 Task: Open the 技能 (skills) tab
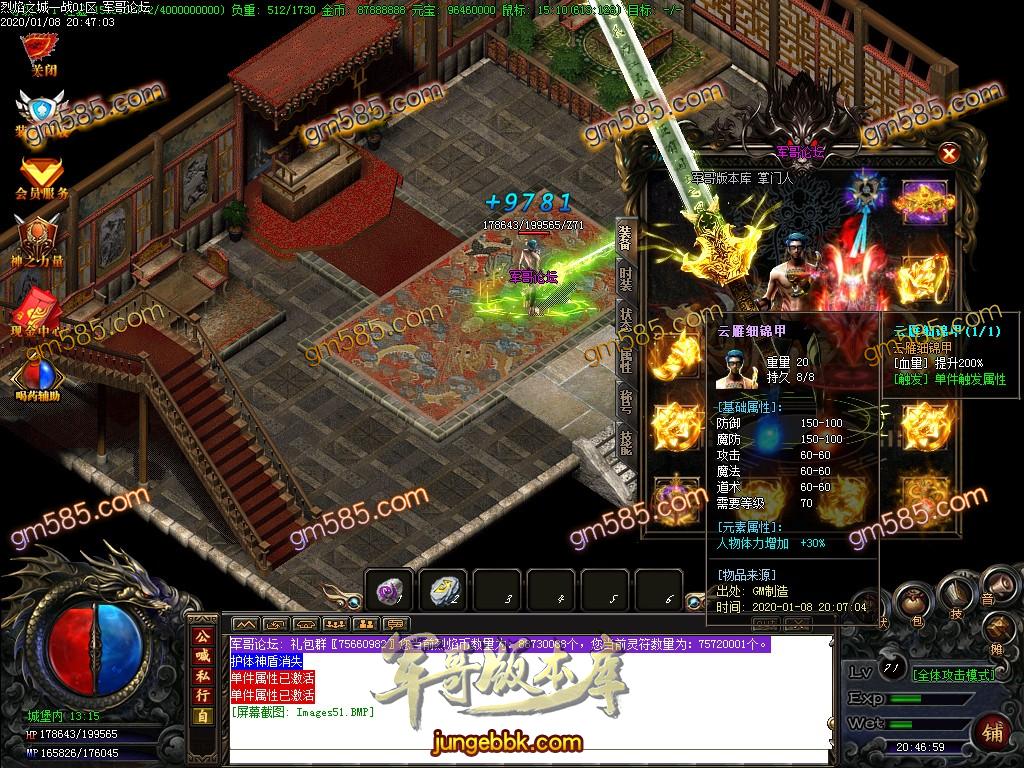click(x=625, y=441)
